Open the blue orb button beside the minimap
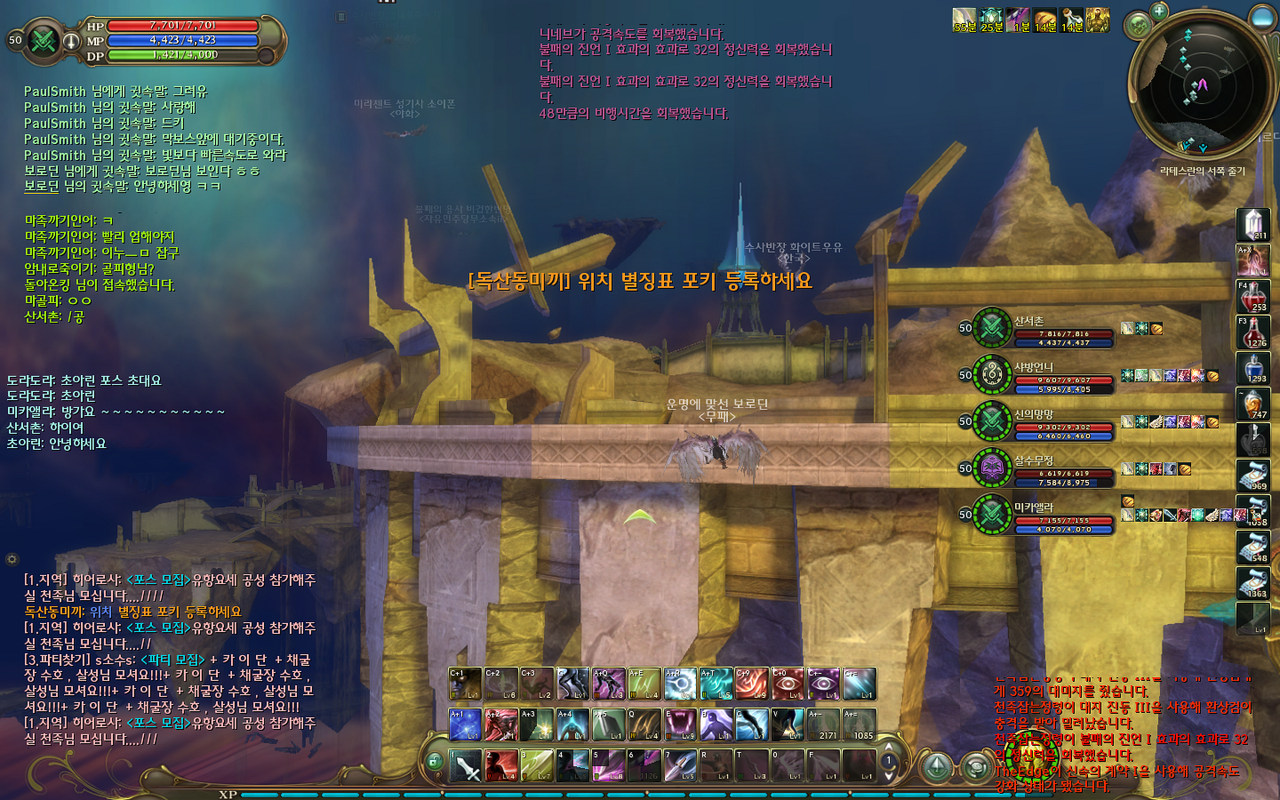The image size is (1280, 800). pos(1138,24)
